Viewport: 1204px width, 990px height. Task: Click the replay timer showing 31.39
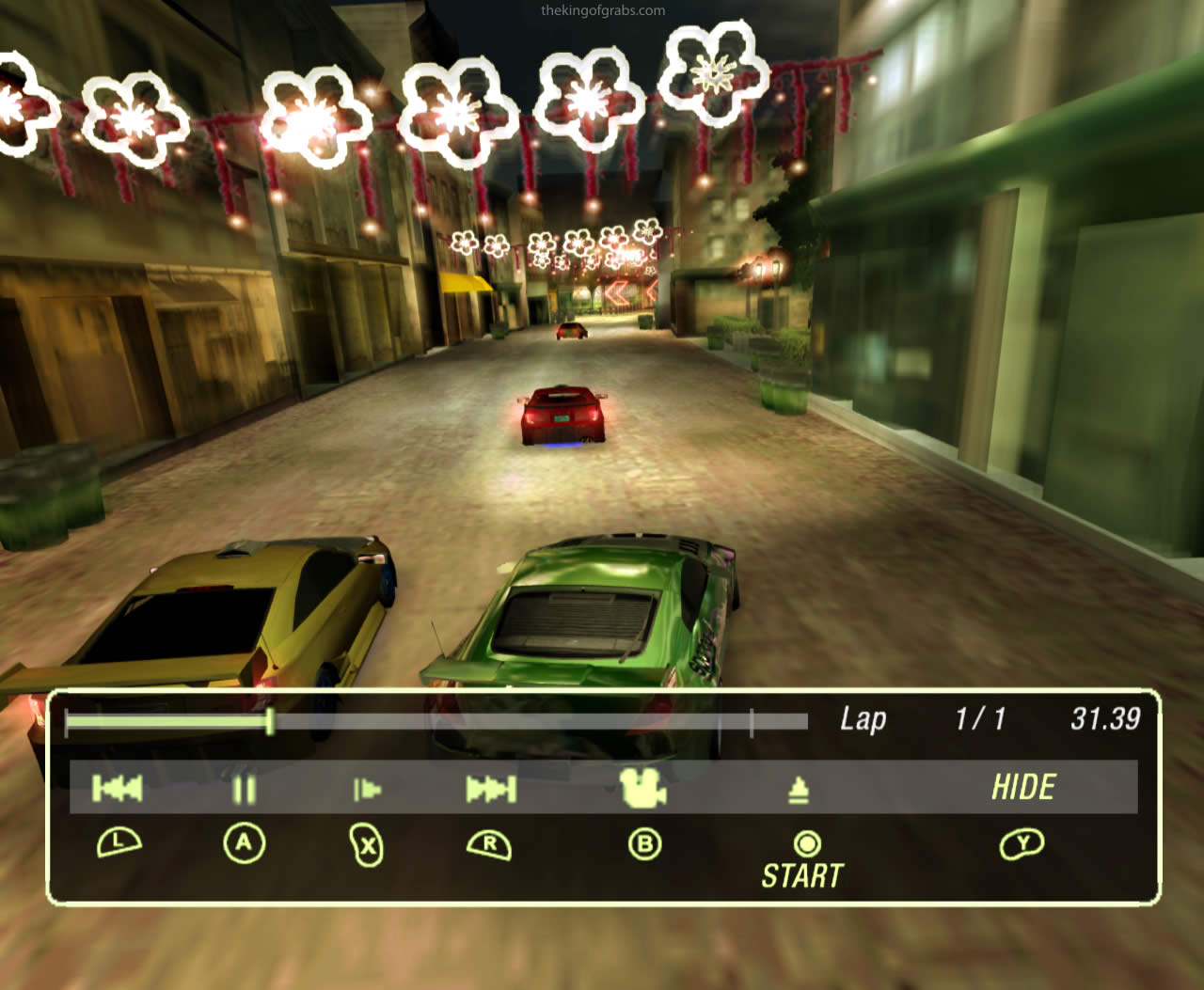click(1106, 719)
